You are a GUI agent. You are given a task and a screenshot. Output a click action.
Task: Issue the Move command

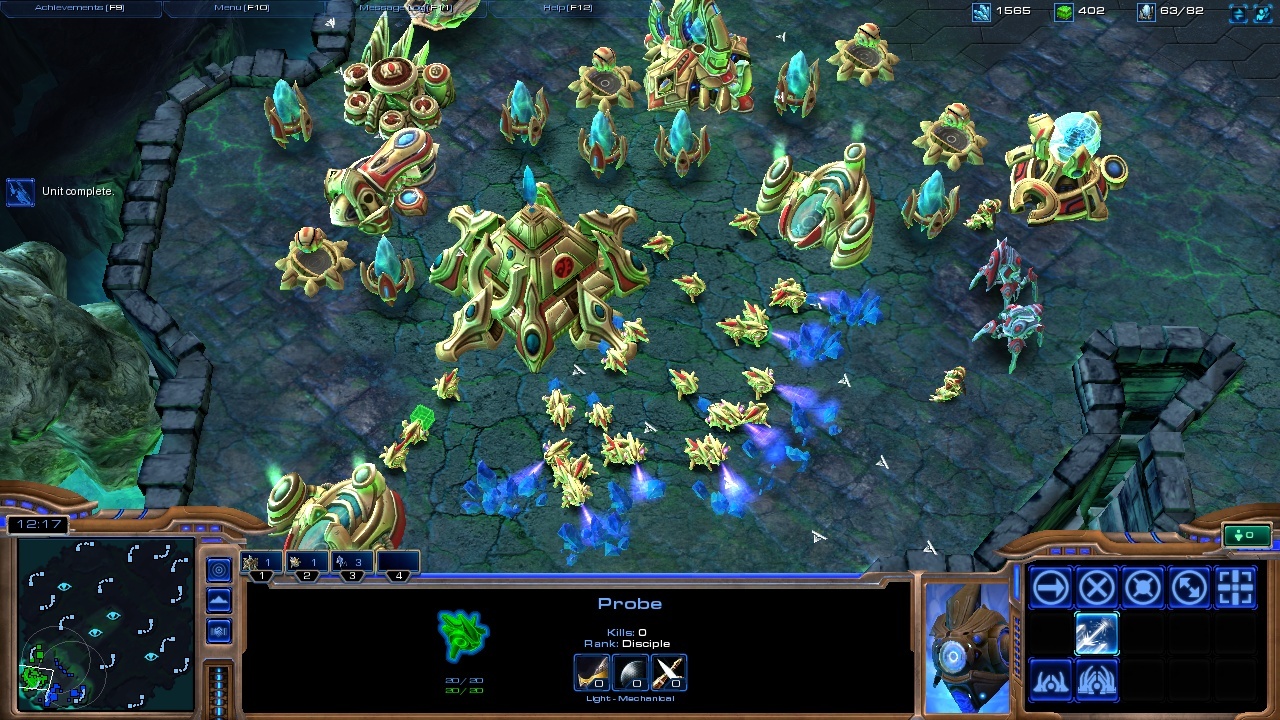pyautogui.click(x=1050, y=589)
